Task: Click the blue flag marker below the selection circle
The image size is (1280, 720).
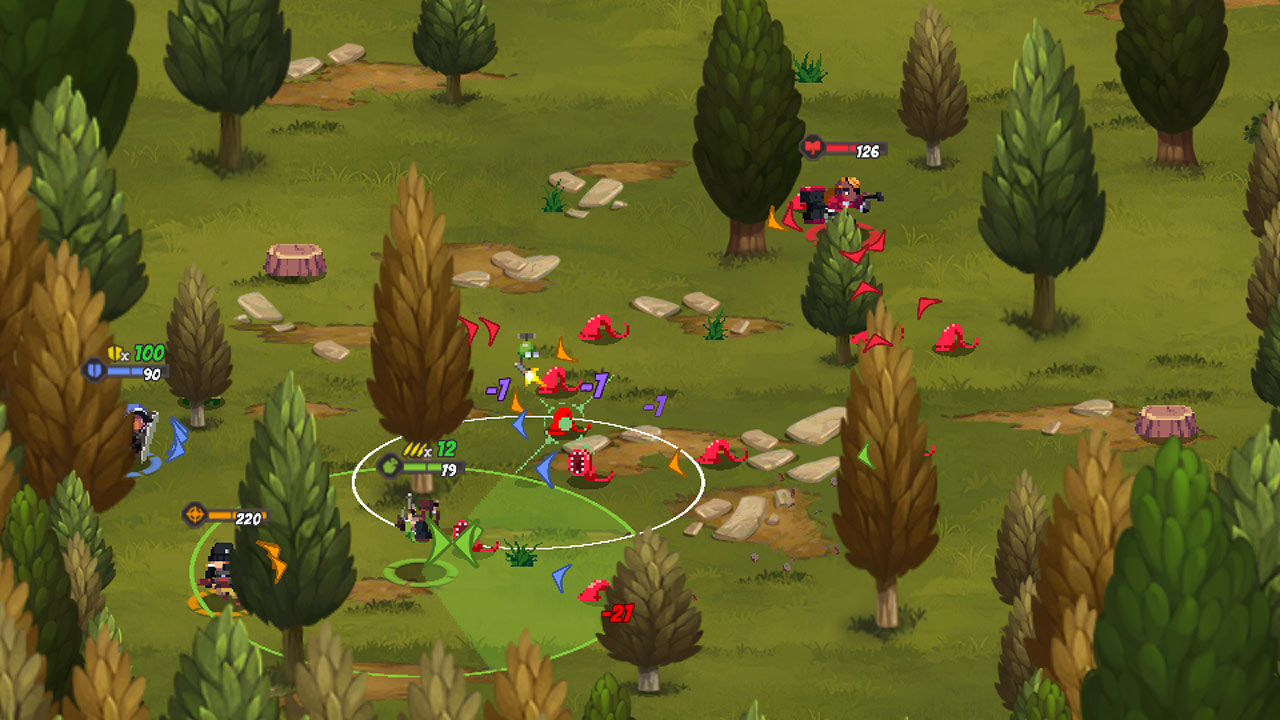Action: click(559, 576)
